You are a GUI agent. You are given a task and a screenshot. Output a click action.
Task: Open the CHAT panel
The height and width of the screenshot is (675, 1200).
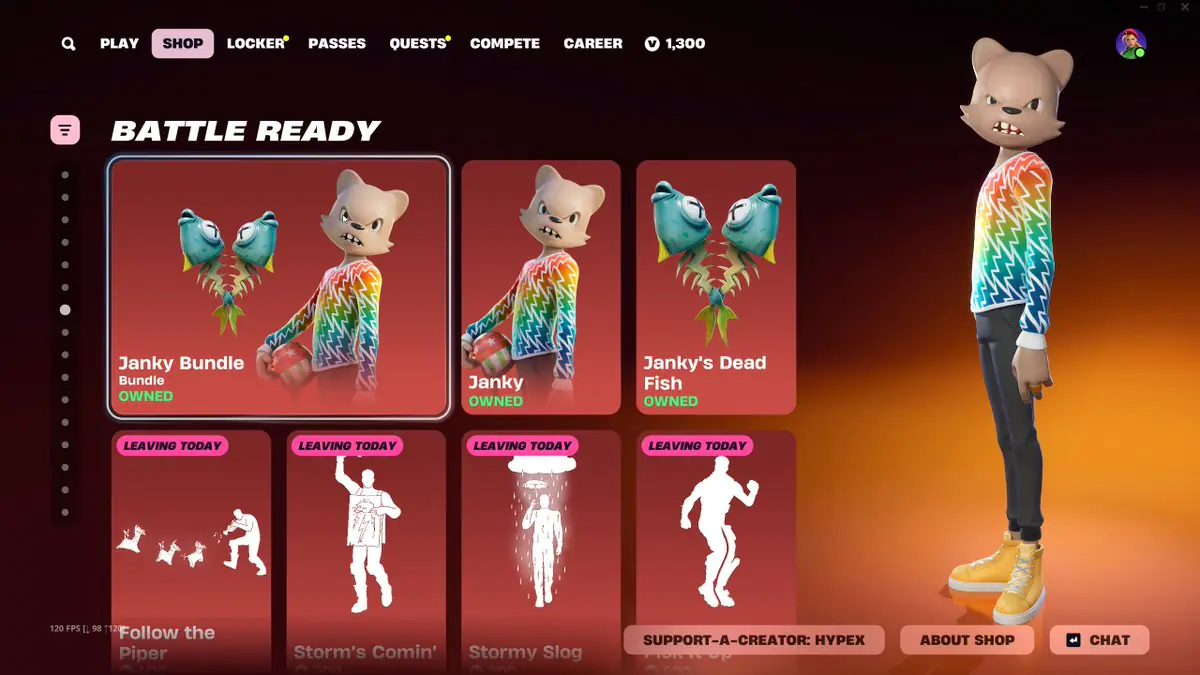1099,640
